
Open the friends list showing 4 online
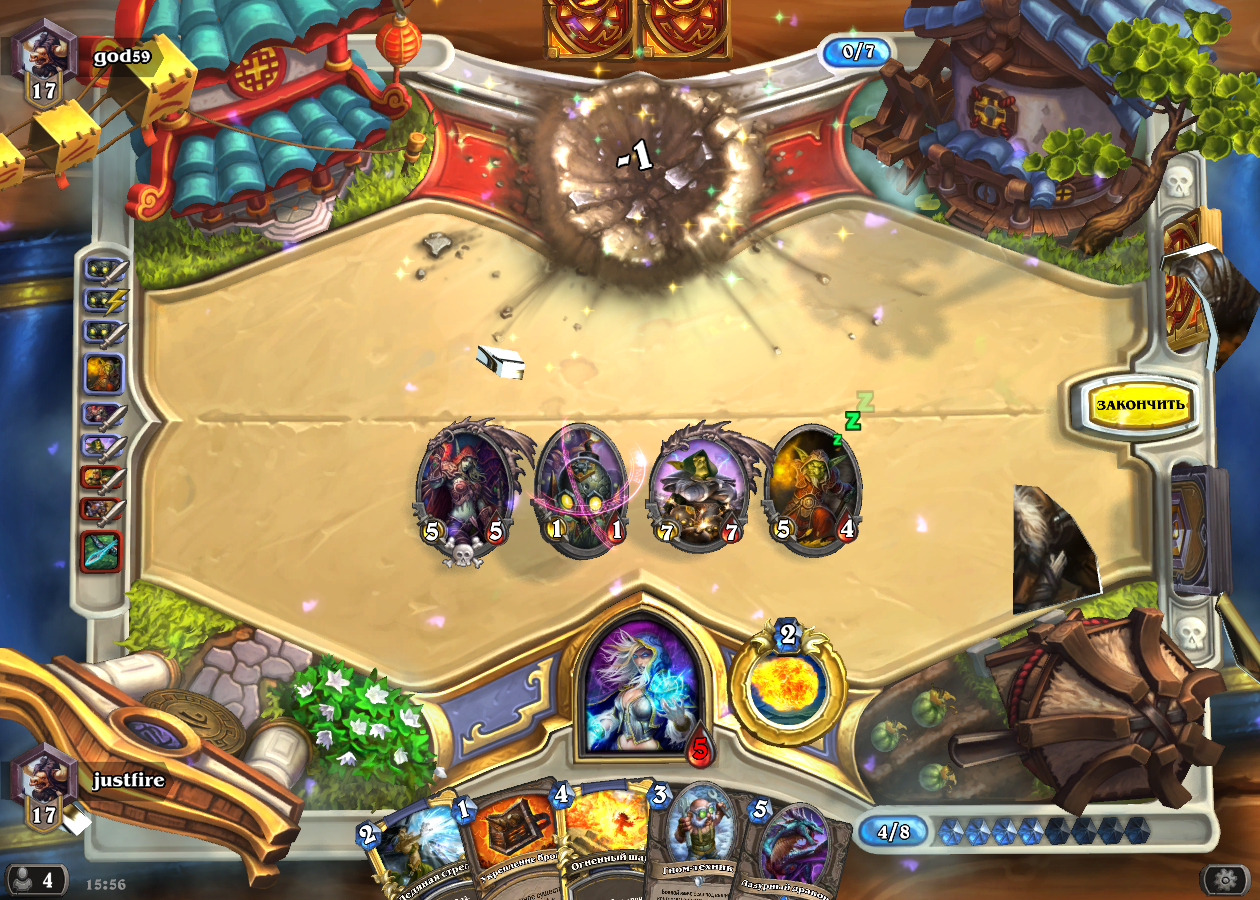coord(36,880)
